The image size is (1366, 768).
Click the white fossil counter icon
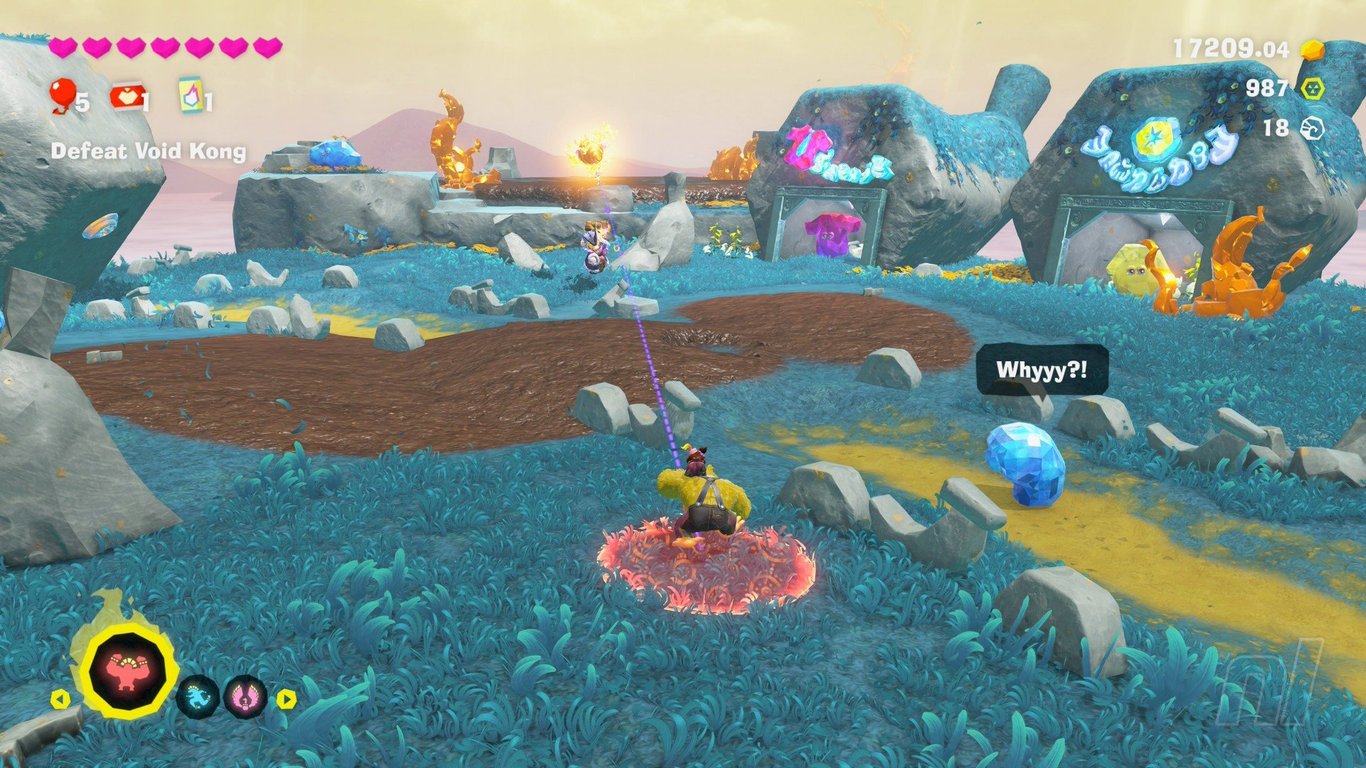pos(1311,128)
